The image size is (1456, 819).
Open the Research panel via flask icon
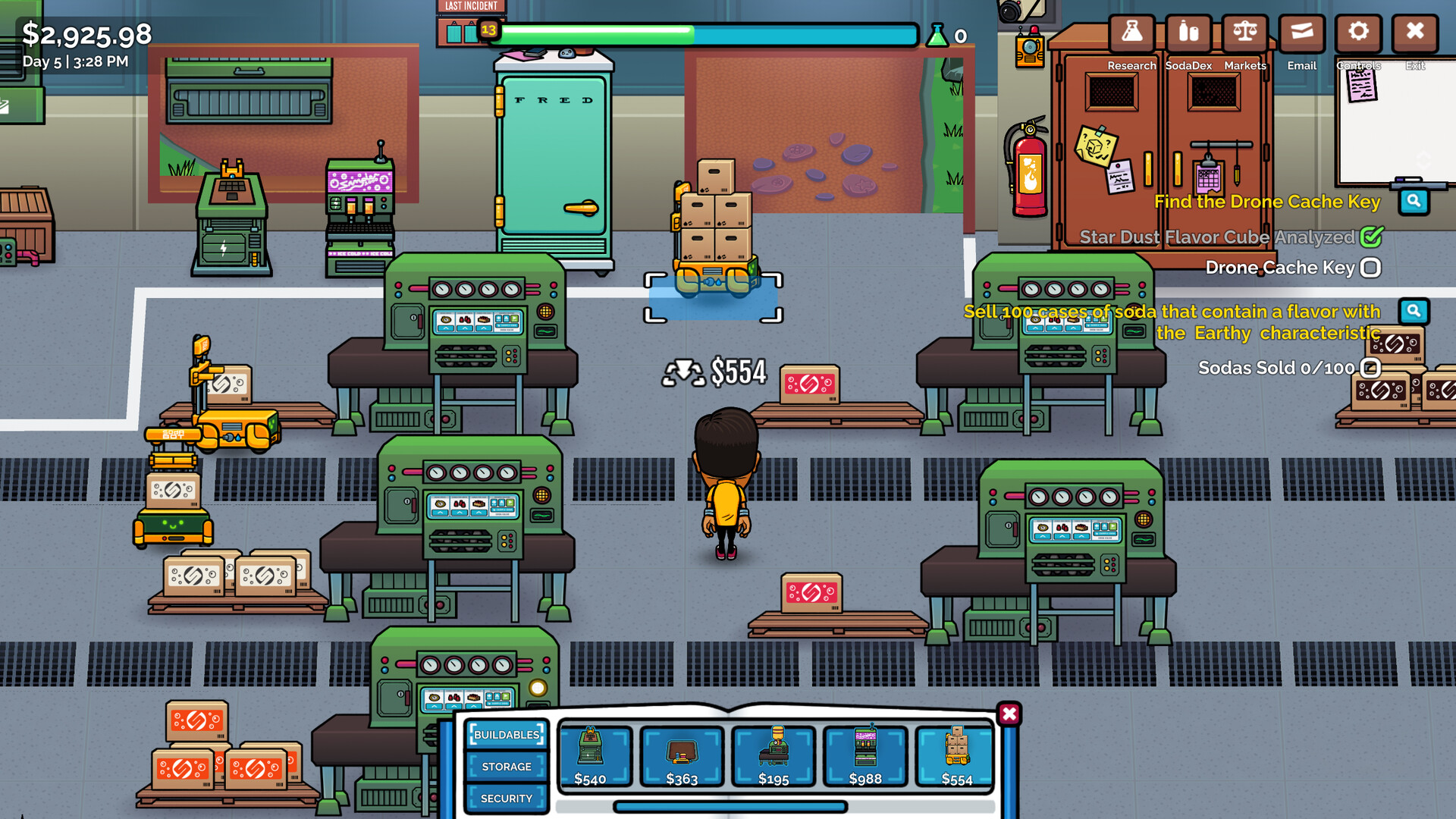[1131, 33]
